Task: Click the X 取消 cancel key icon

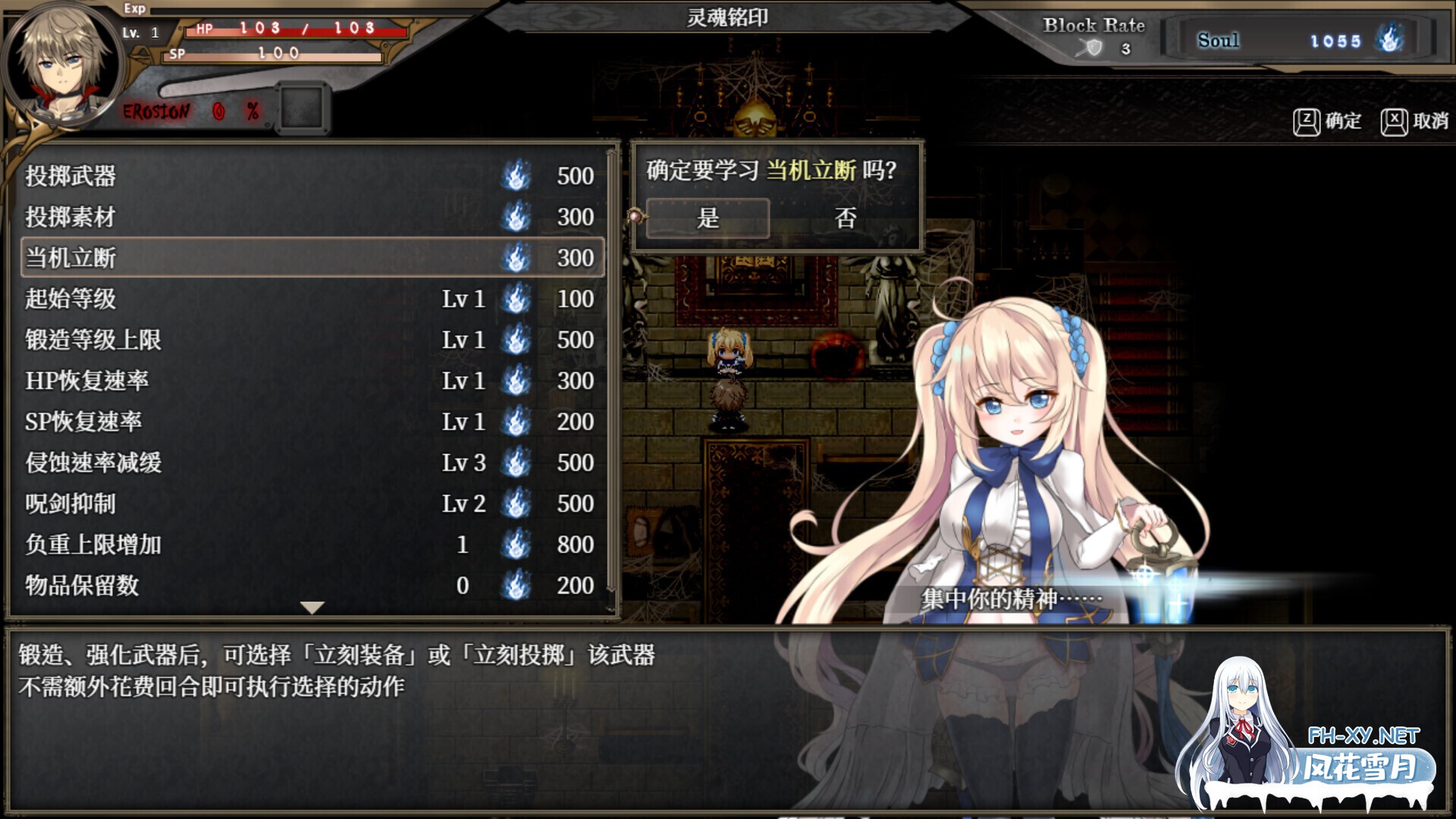Action: point(1396,120)
